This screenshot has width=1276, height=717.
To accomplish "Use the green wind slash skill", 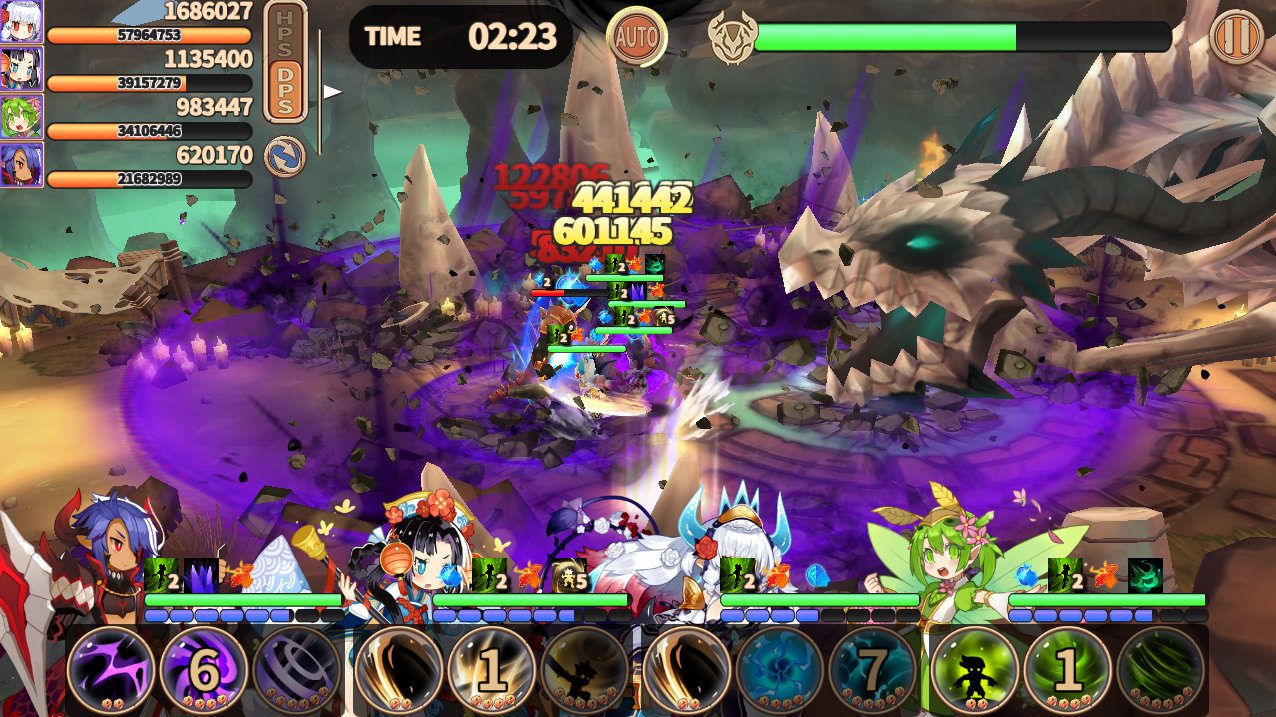I will pyautogui.click(x=1161, y=670).
